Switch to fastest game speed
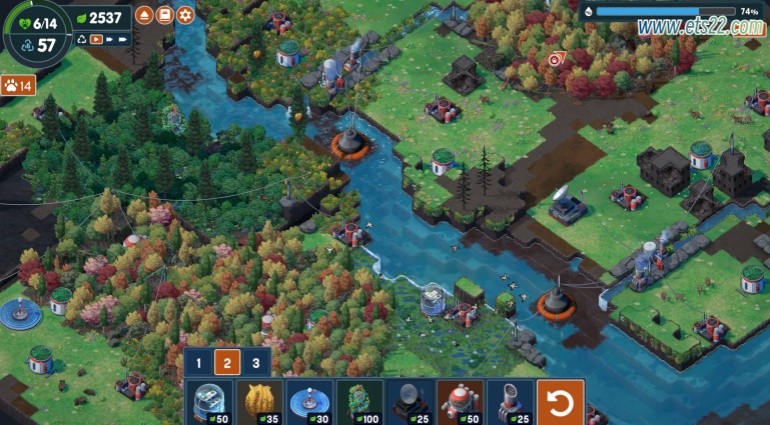This screenshot has height=425, width=770. click(x=123, y=40)
